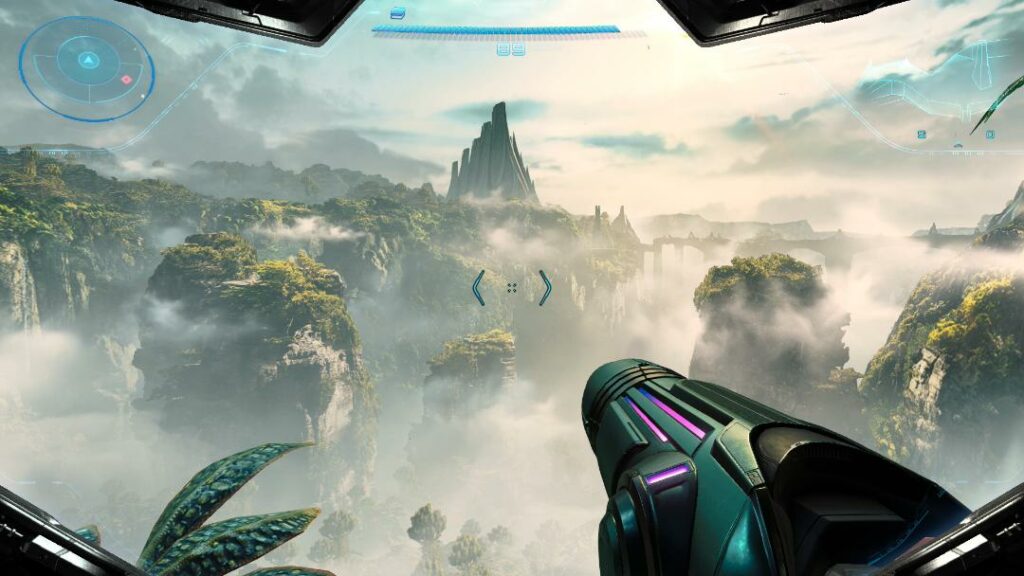The height and width of the screenshot is (576, 1024).
Task: Click the circular radar in the corner
Action: click(86, 68)
